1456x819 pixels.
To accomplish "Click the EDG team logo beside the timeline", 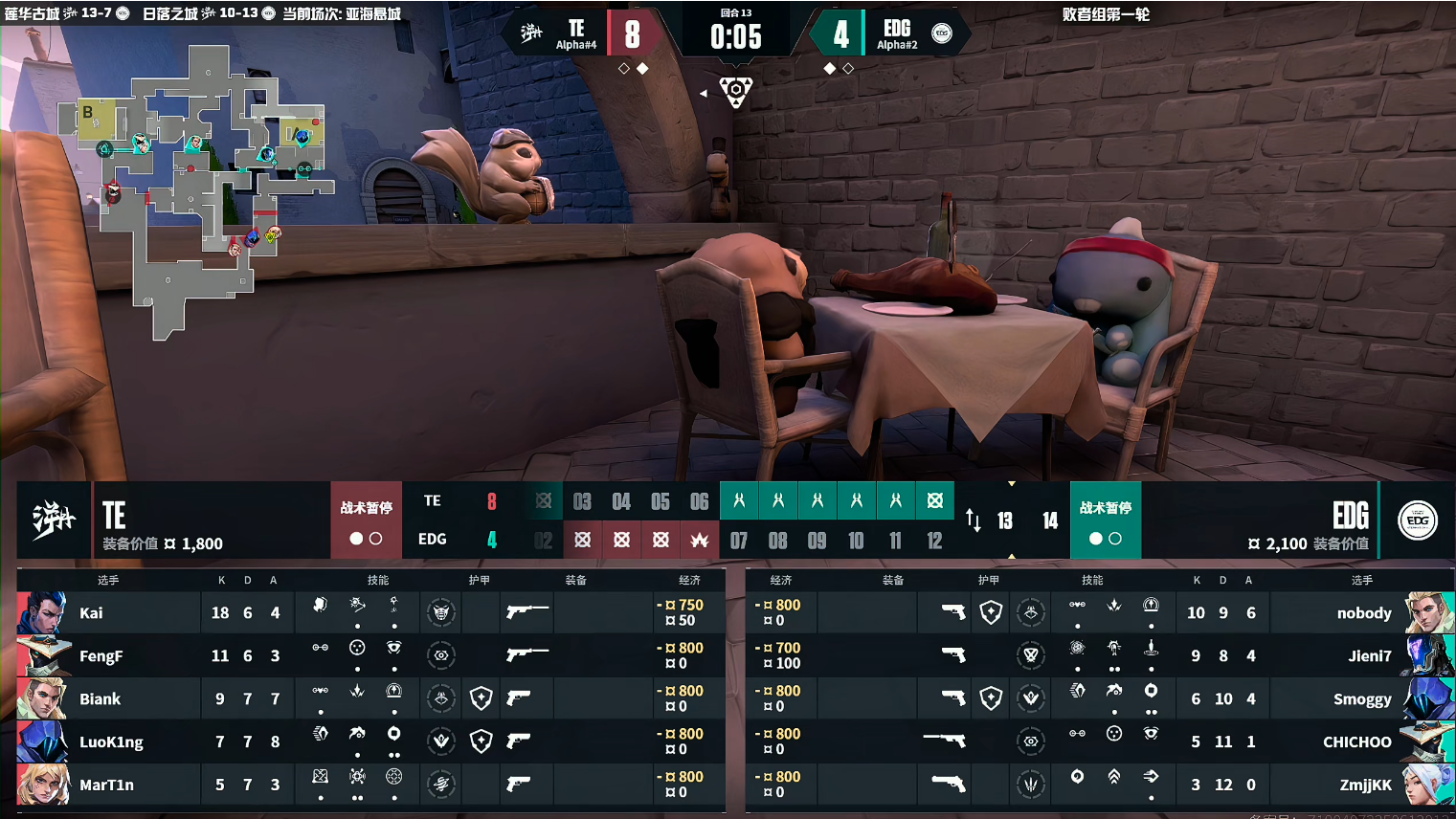I will (x=1417, y=520).
